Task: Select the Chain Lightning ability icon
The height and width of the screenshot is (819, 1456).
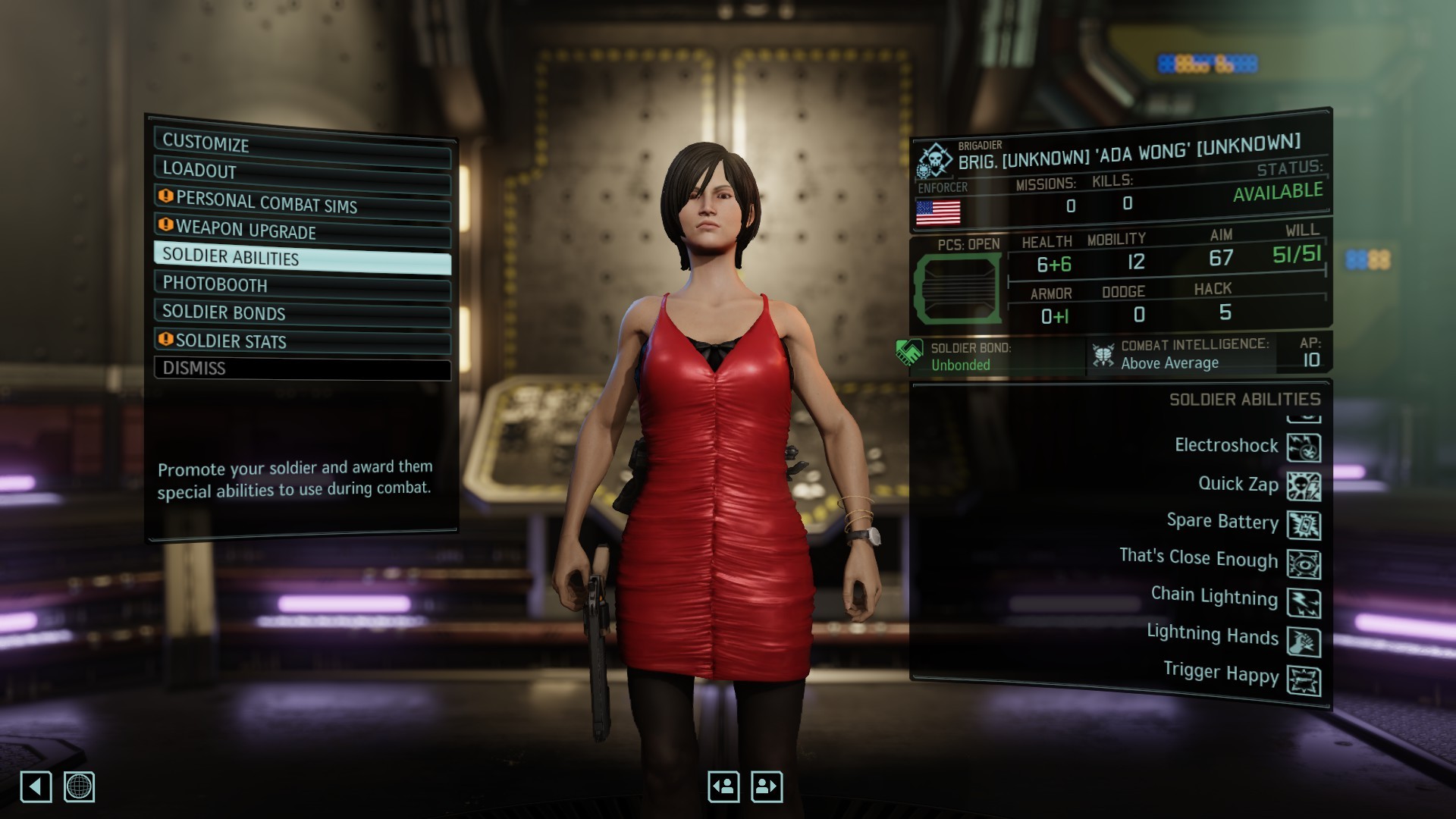Action: pos(1304,603)
